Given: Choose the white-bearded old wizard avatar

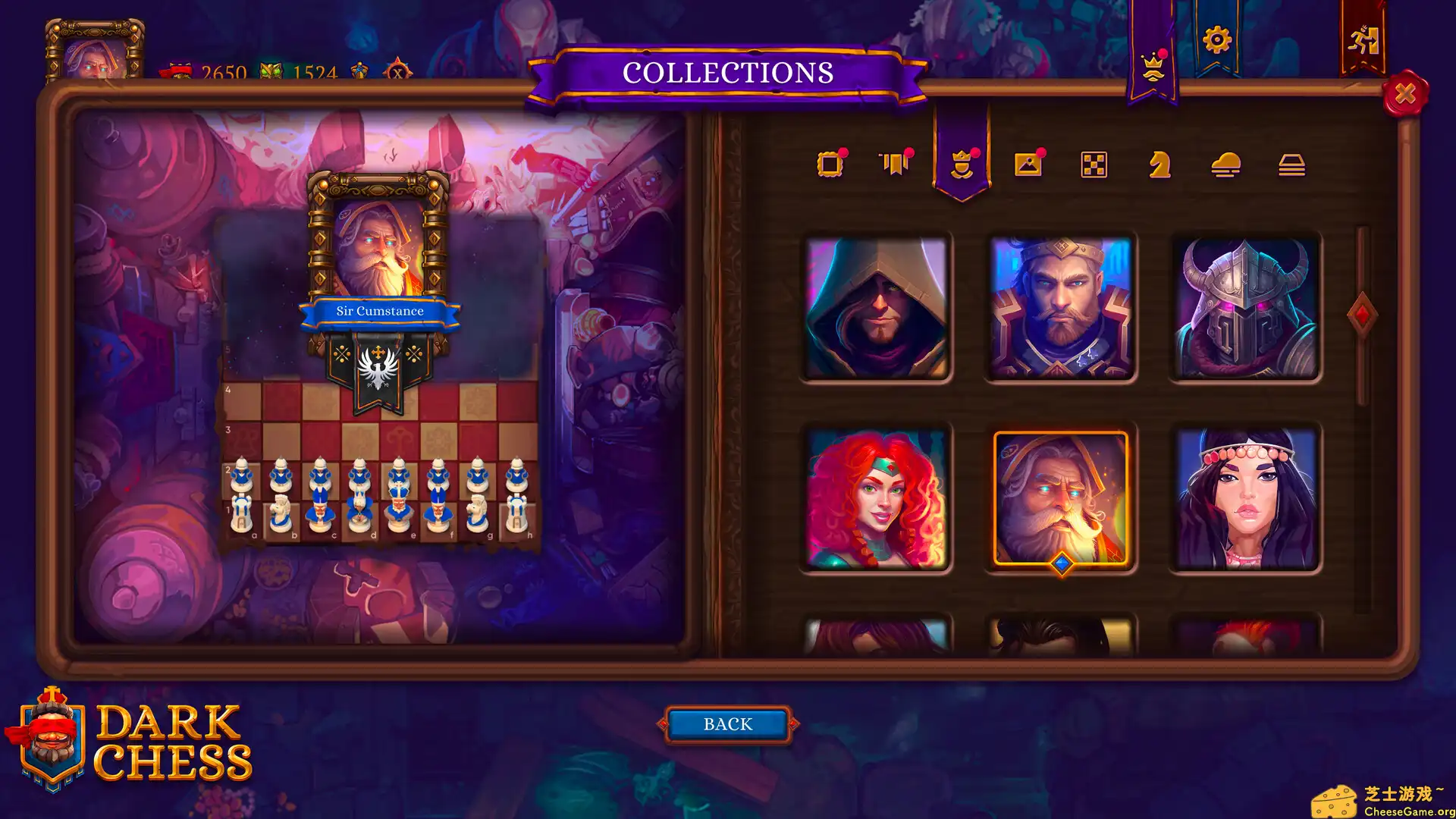Looking at the screenshot, I should tap(1061, 498).
